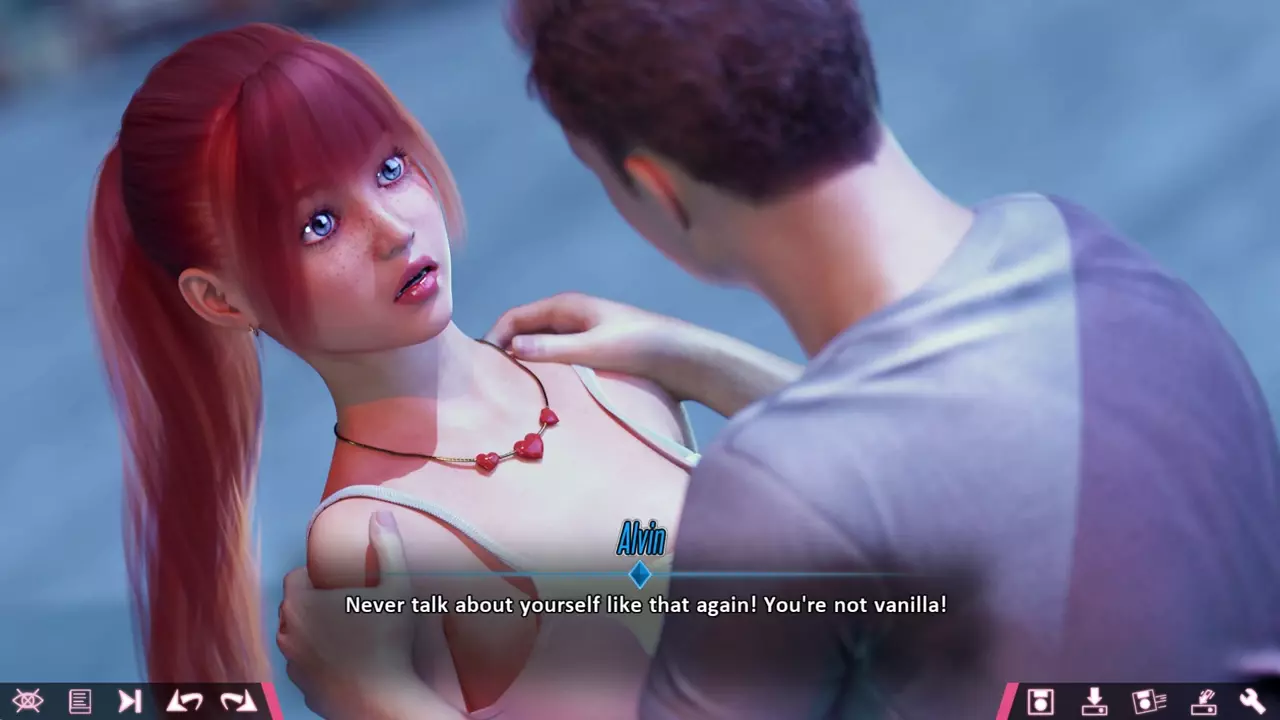Open settings with the wrench icon
The width and height of the screenshot is (1280, 720).
coord(1252,701)
